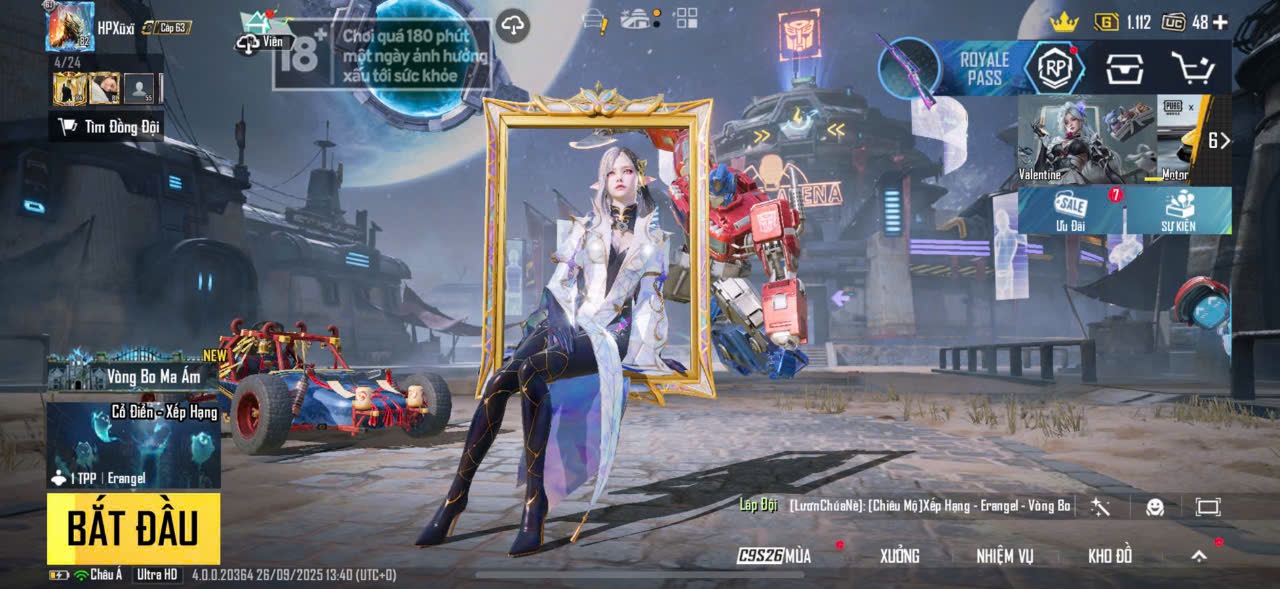
Task: Open the Kho Đồ inventory tab
Action: pyautogui.click(x=1110, y=556)
